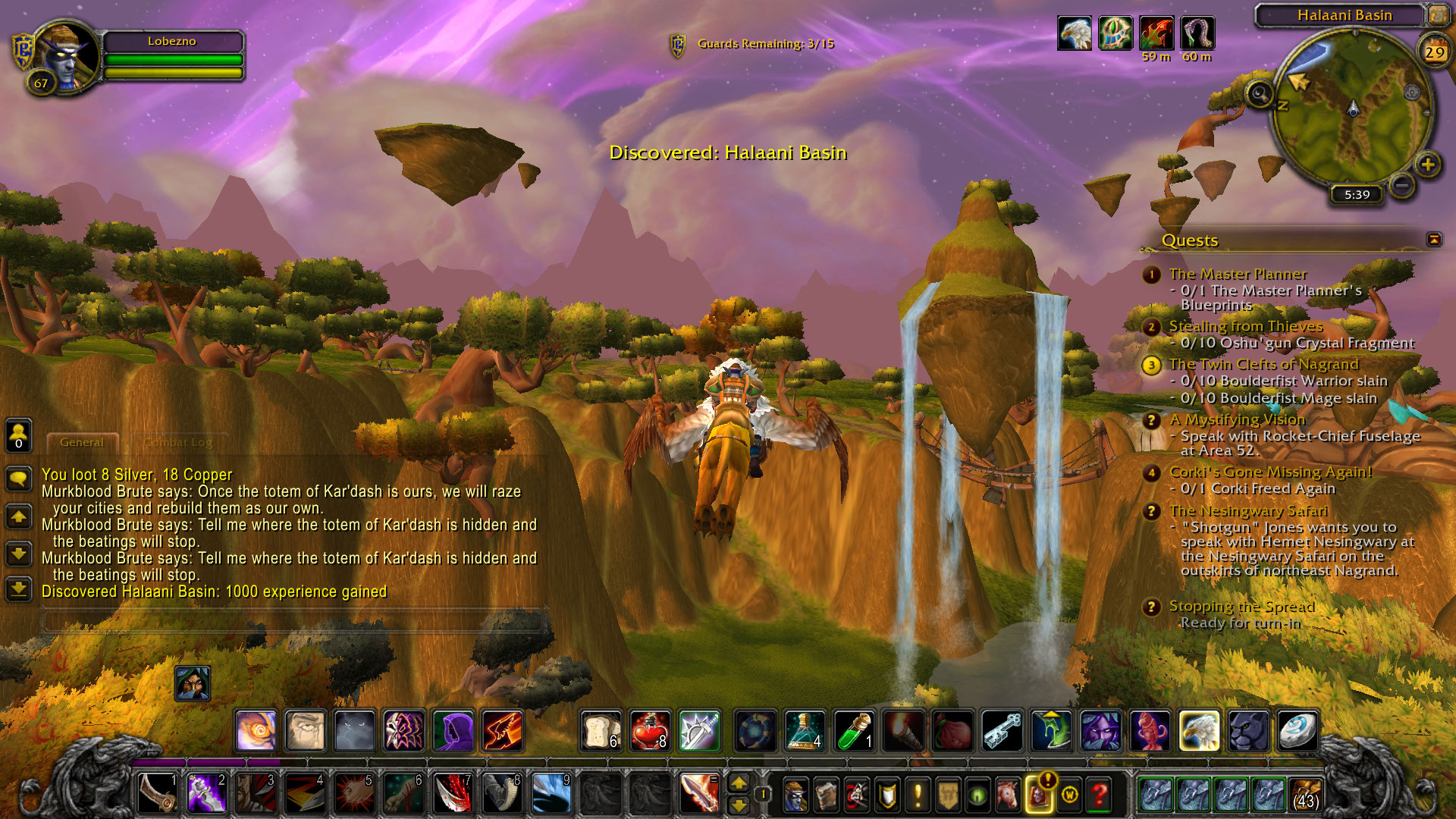This screenshot has width=1456, height=819.
Task: Collapse the Quests tracker panel
Action: pos(1434,240)
